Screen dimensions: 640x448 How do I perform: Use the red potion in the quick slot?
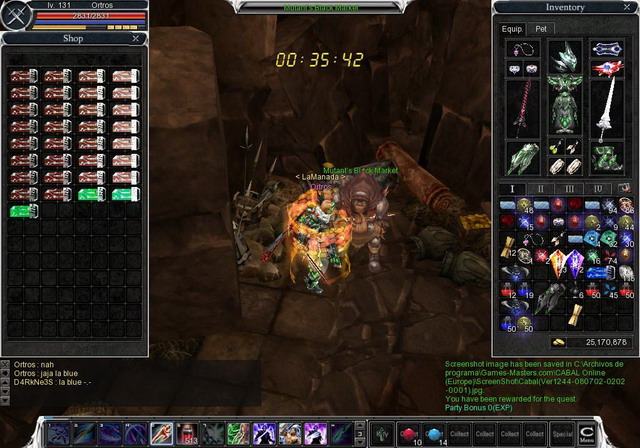point(409,432)
